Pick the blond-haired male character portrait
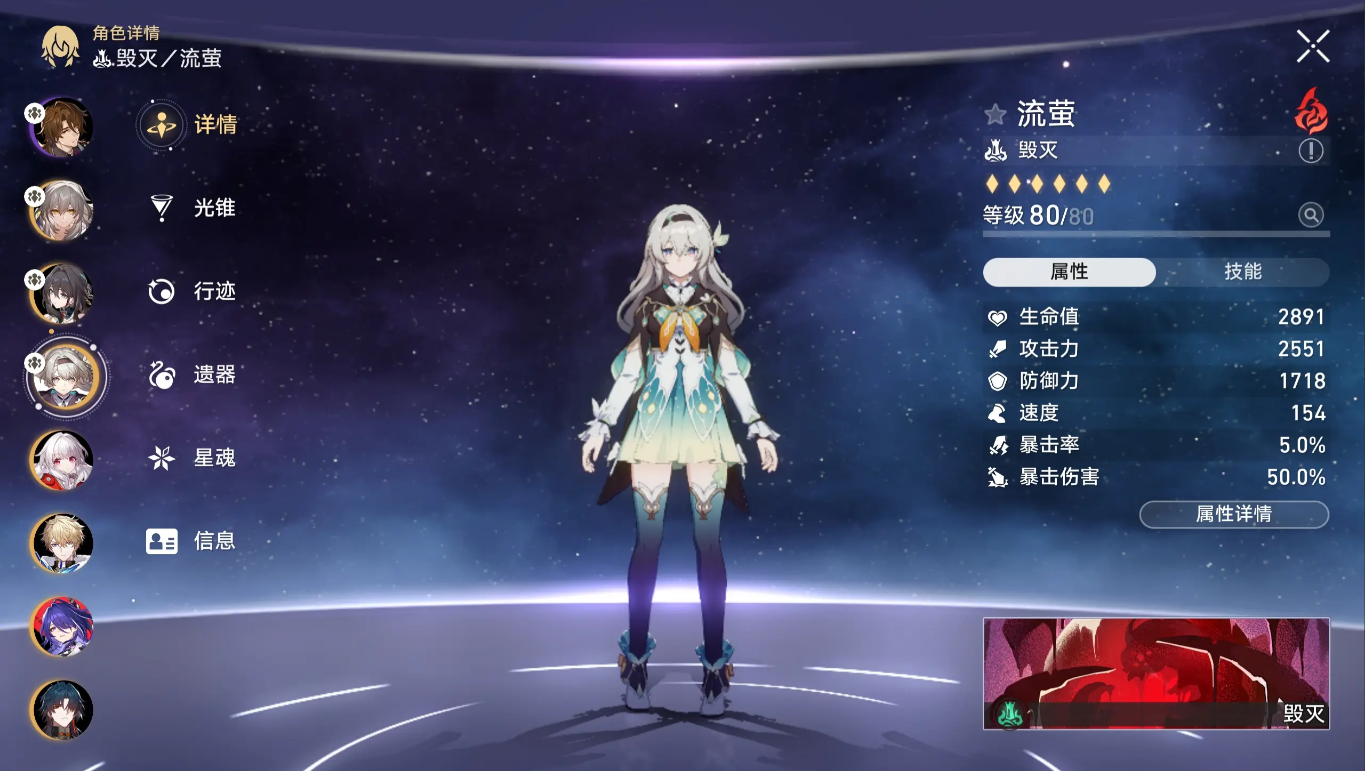Viewport: 1365px width, 771px height. click(63, 543)
